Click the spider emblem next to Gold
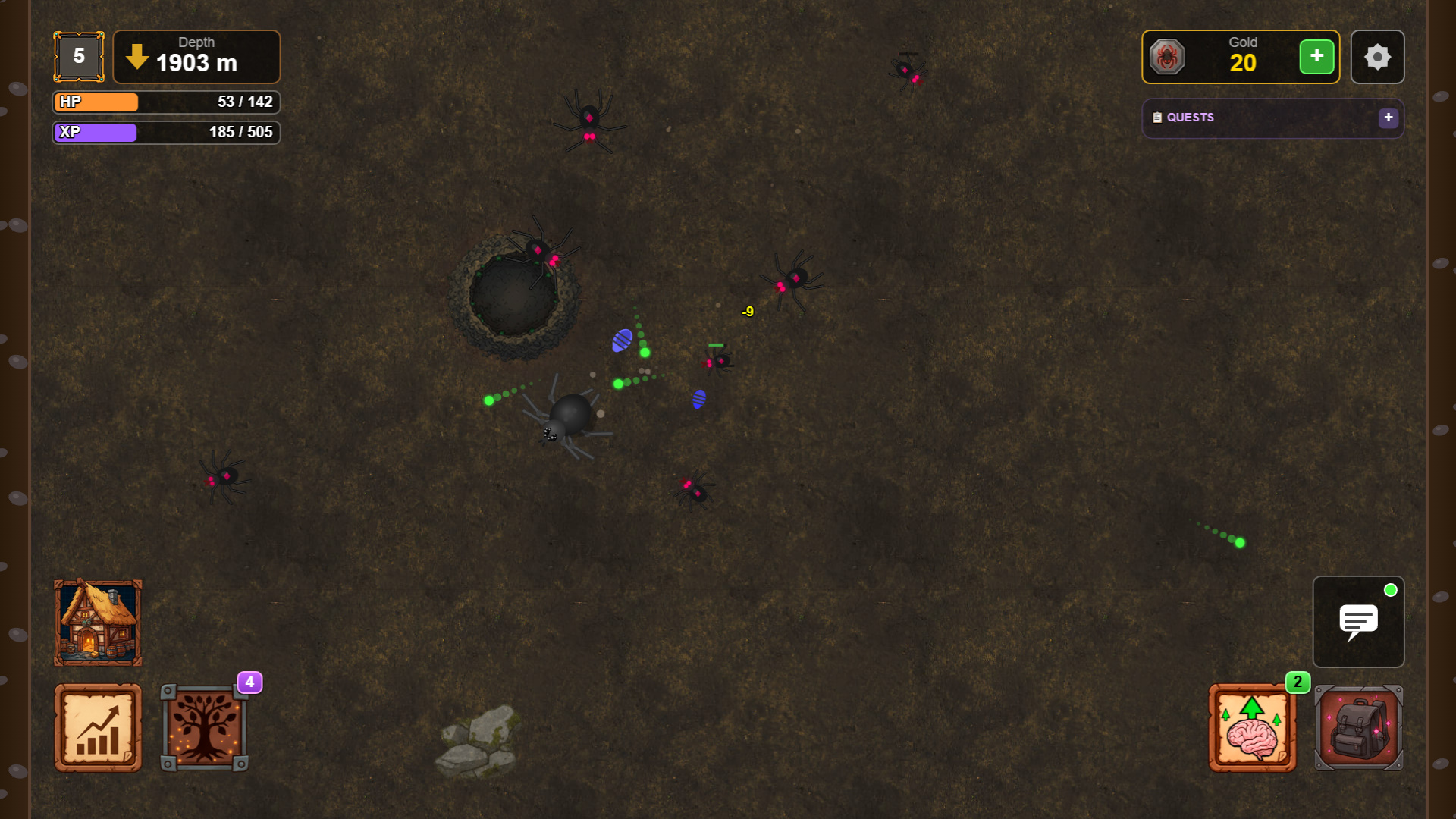Image resolution: width=1456 pixels, height=819 pixels. (x=1168, y=57)
